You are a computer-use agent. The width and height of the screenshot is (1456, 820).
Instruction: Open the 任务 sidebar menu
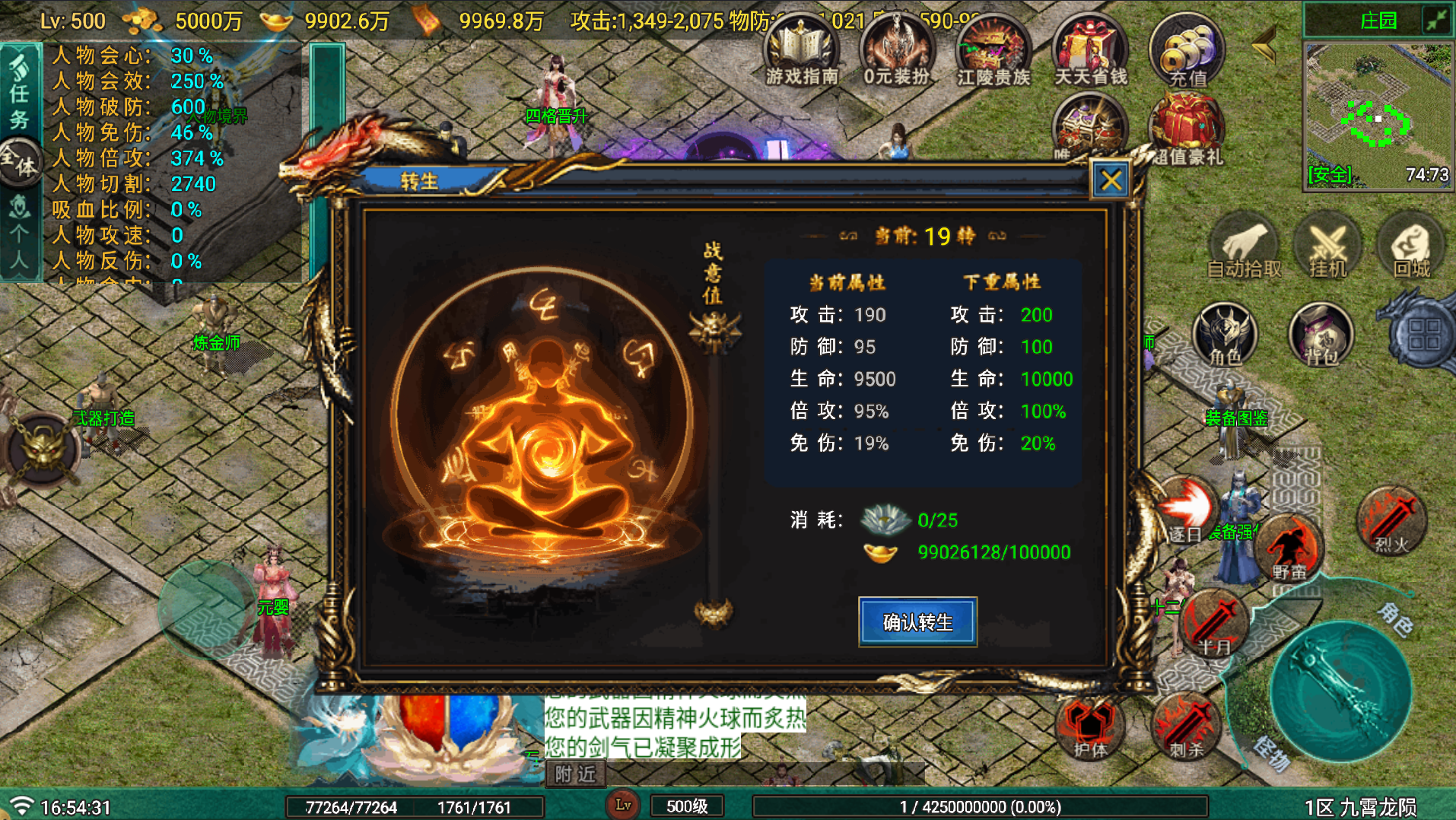(x=22, y=95)
